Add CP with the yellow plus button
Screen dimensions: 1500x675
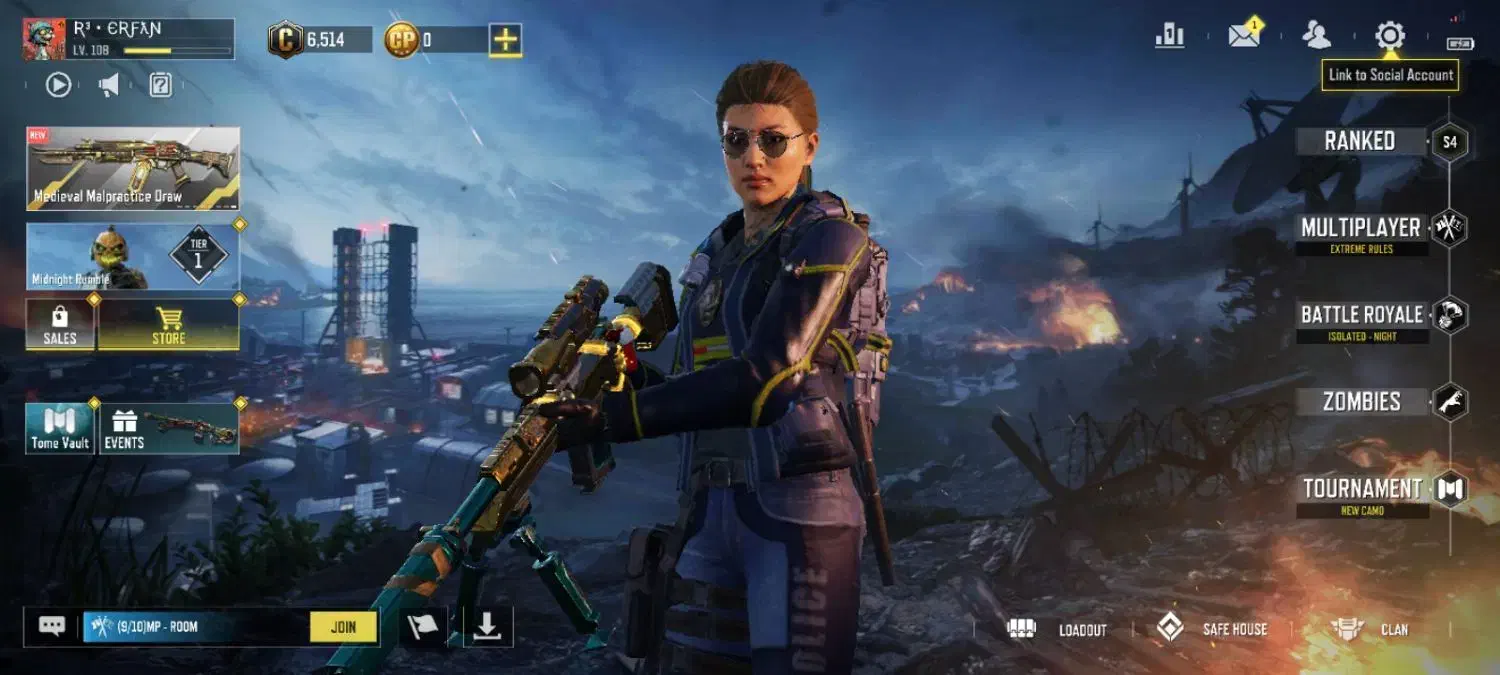coord(505,40)
